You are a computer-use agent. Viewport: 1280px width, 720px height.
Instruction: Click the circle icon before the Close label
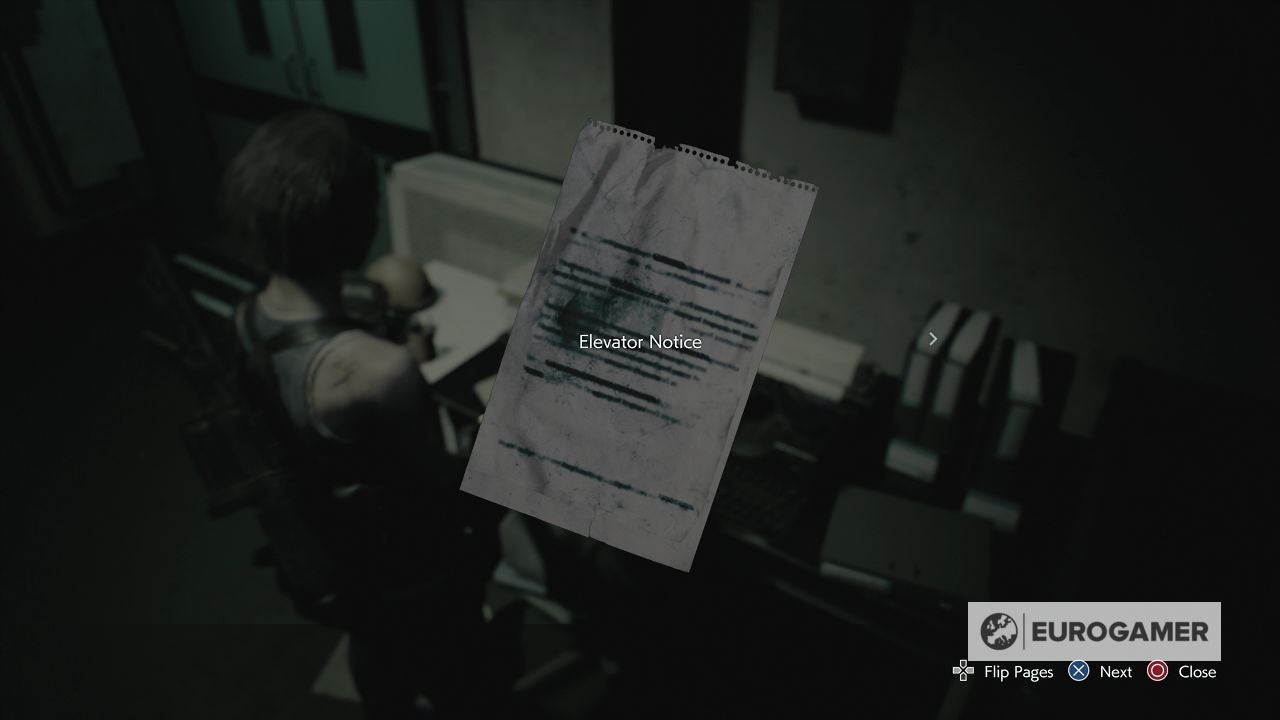1159,671
